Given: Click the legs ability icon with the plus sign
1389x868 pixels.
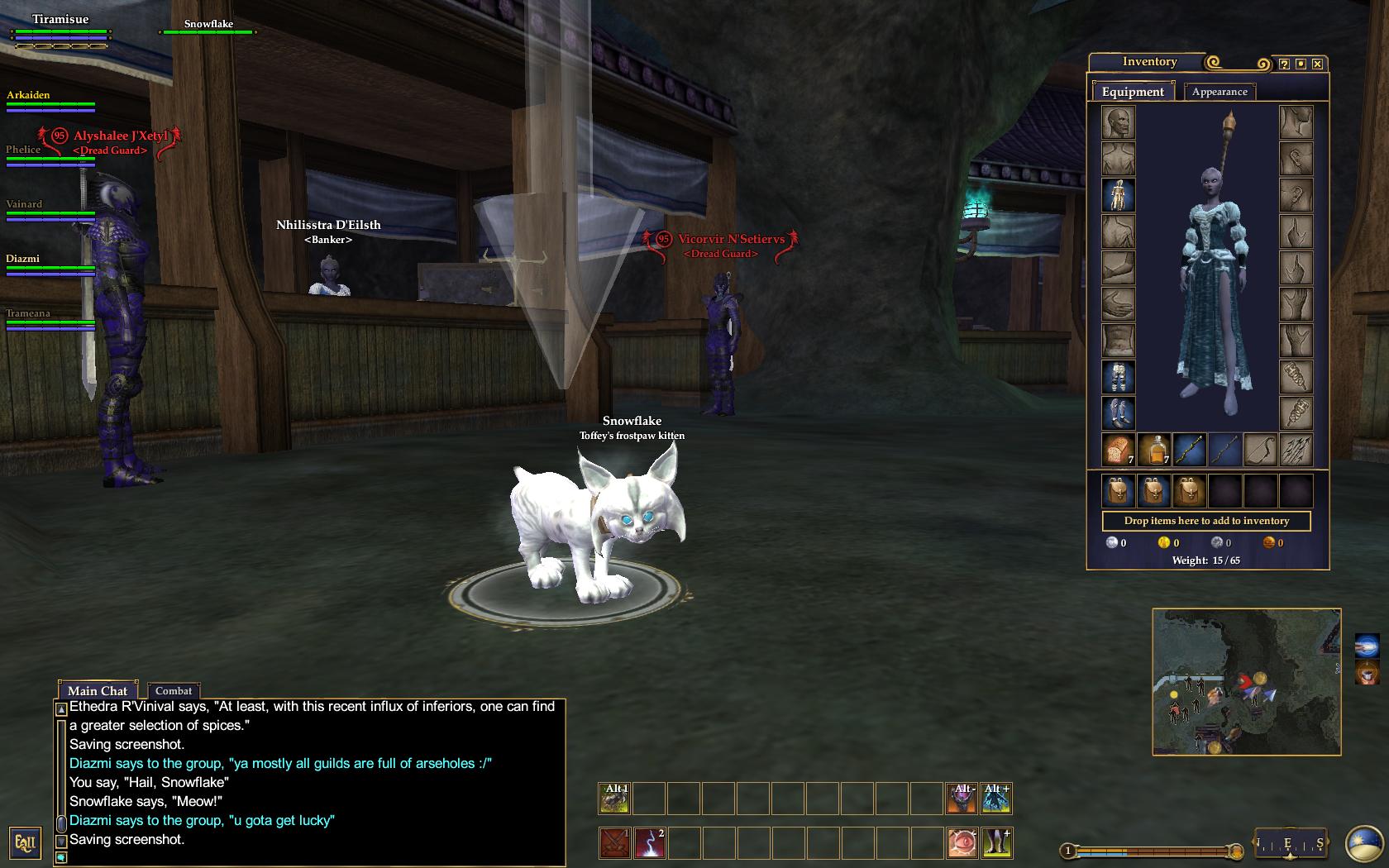Looking at the screenshot, I should [x=997, y=844].
